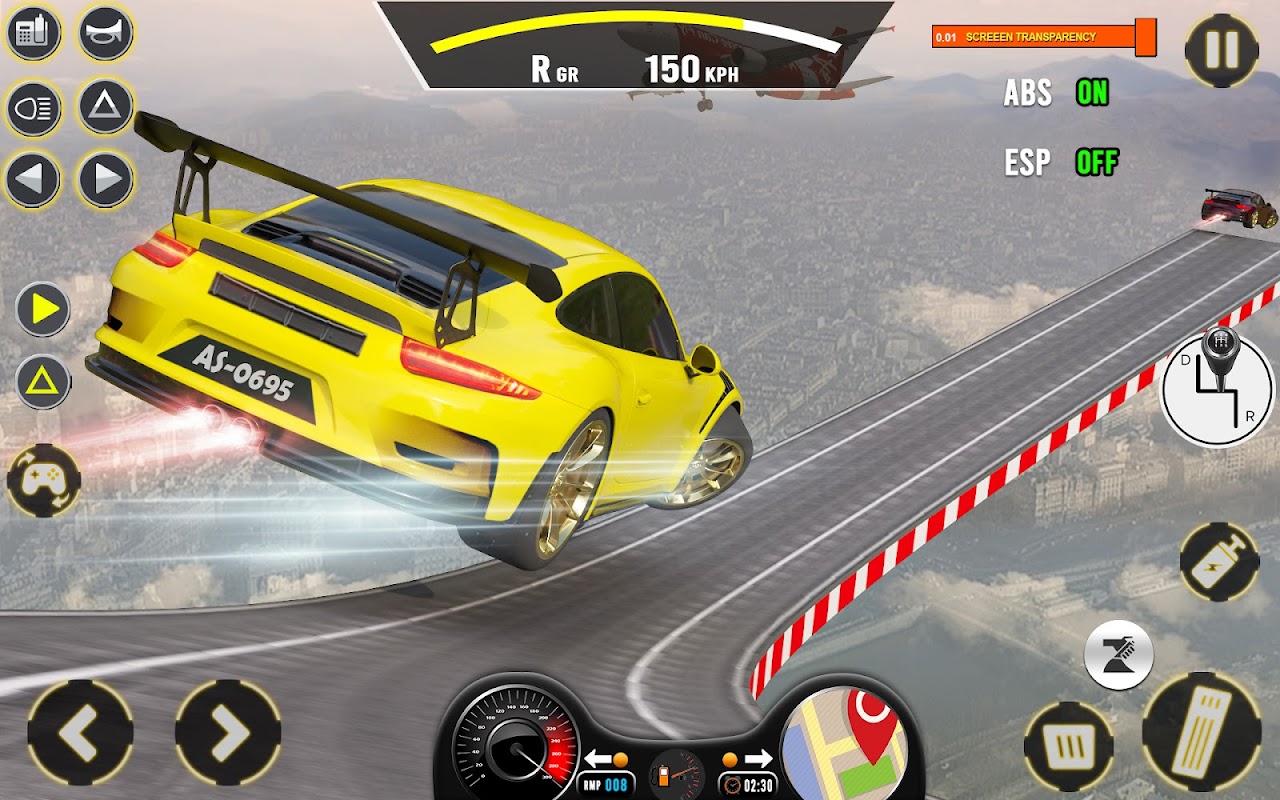Fire the nitro boost canister
1280x800 pixels.
[1218, 562]
